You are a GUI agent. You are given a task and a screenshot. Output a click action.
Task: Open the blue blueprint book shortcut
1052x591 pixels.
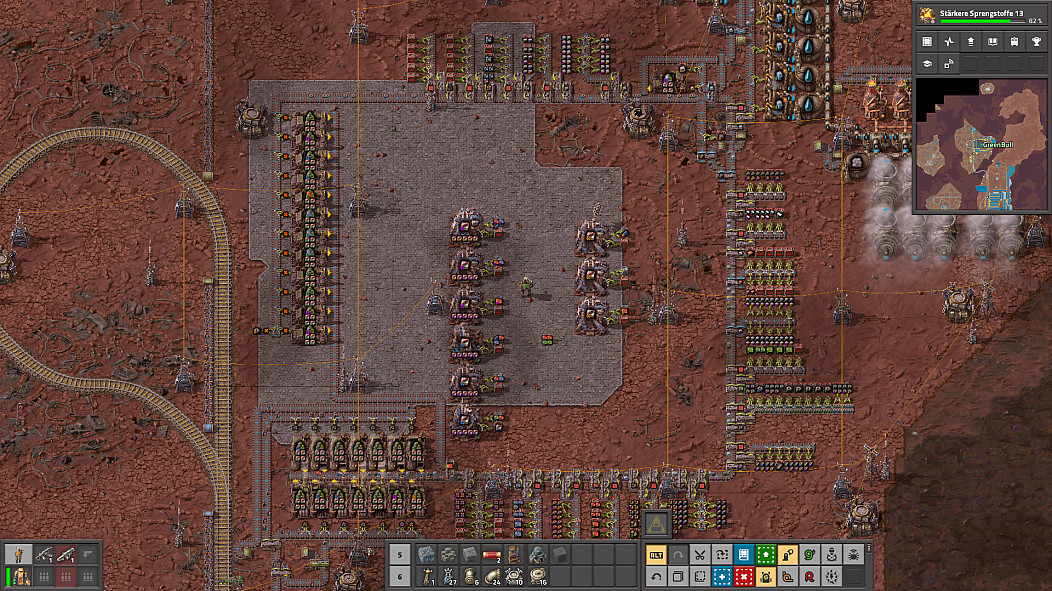click(x=744, y=555)
